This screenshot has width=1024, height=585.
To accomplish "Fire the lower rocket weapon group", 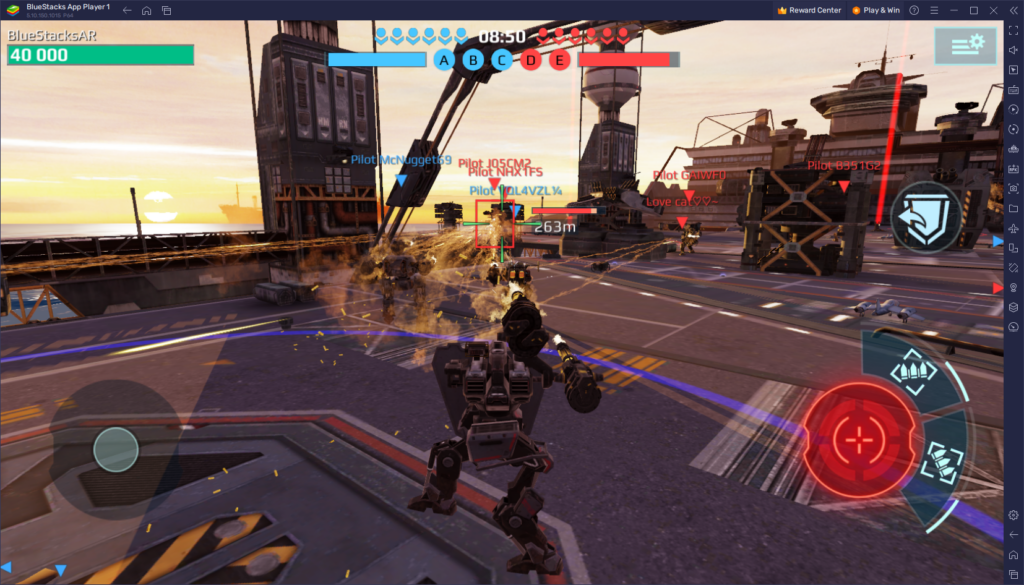I will (x=940, y=462).
